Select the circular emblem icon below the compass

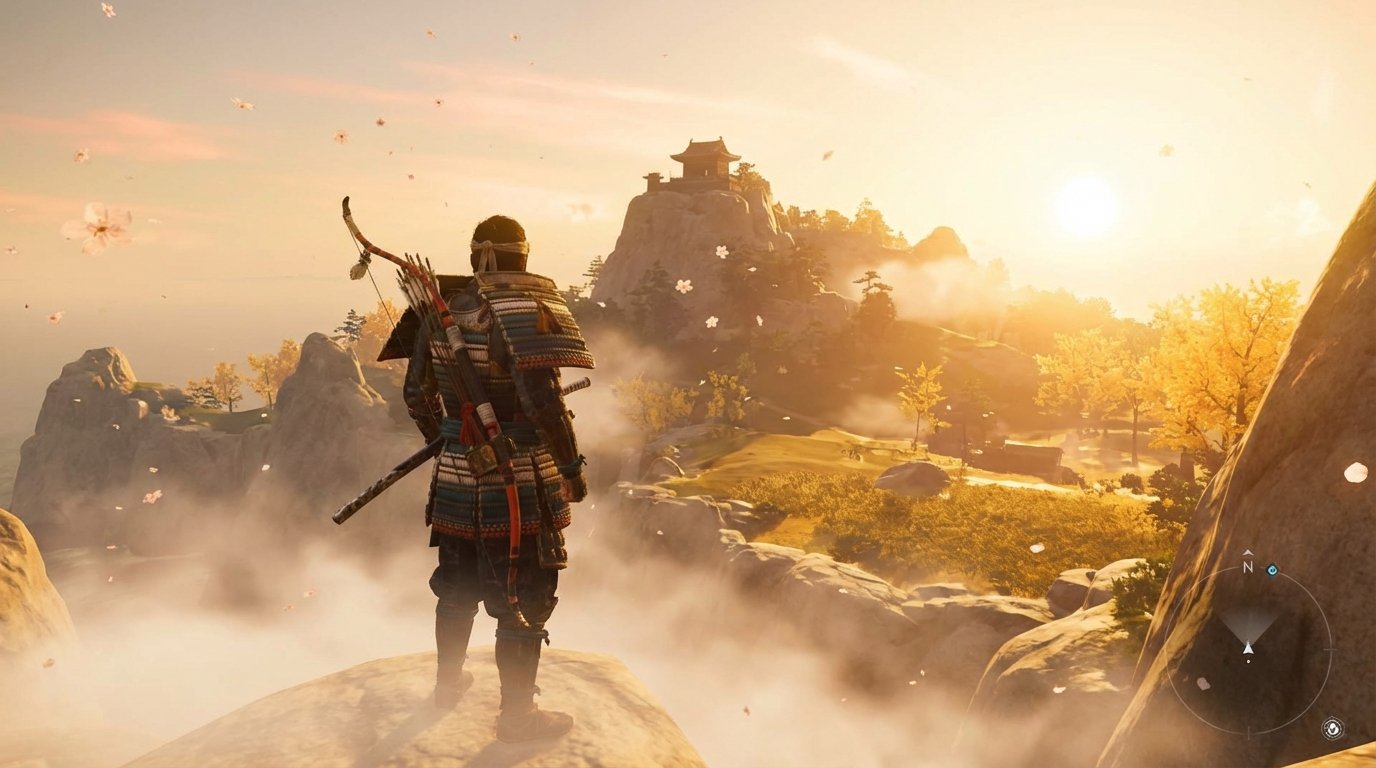click(1332, 728)
